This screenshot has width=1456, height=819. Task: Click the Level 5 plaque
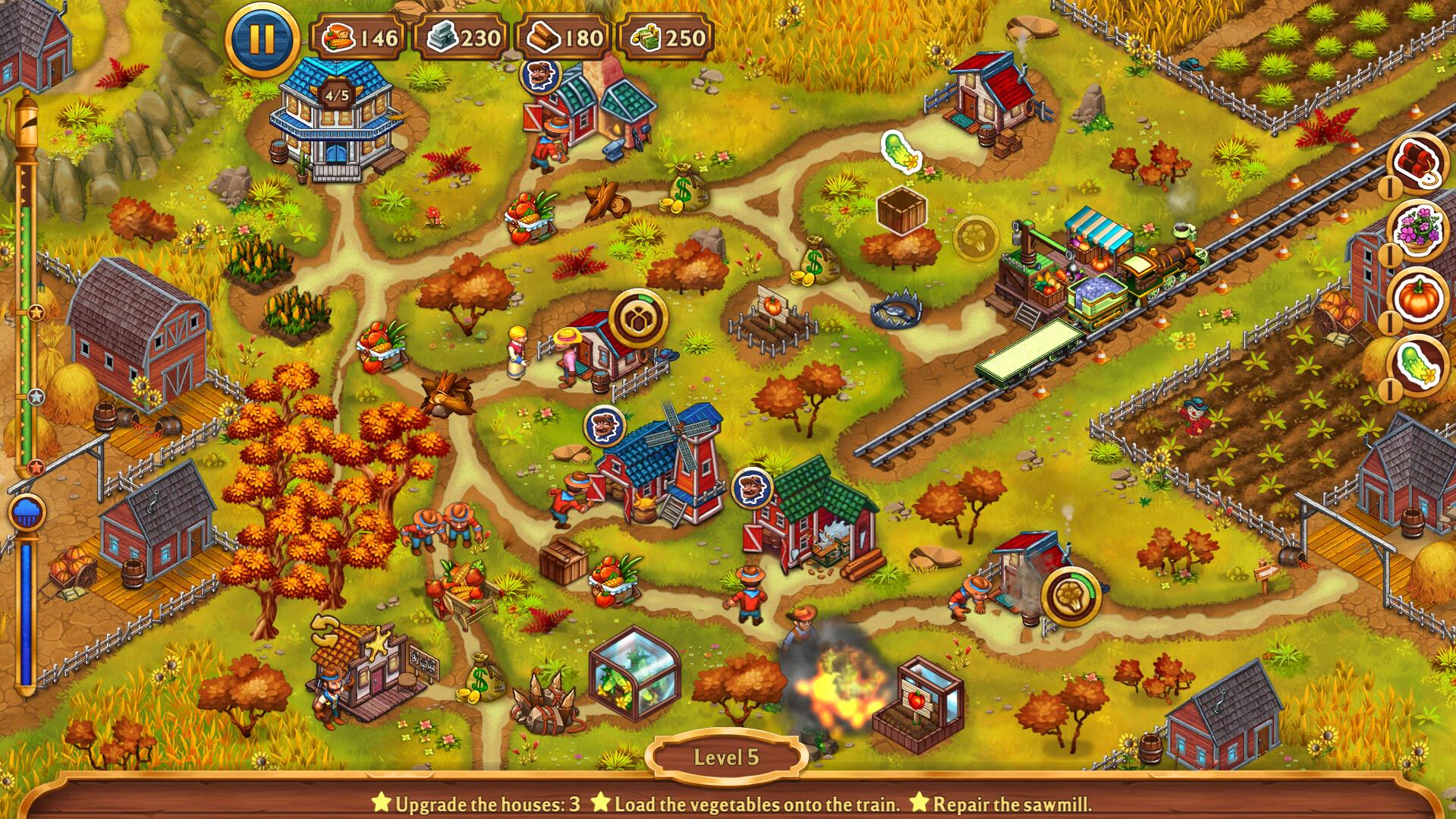[x=728, y=756]
